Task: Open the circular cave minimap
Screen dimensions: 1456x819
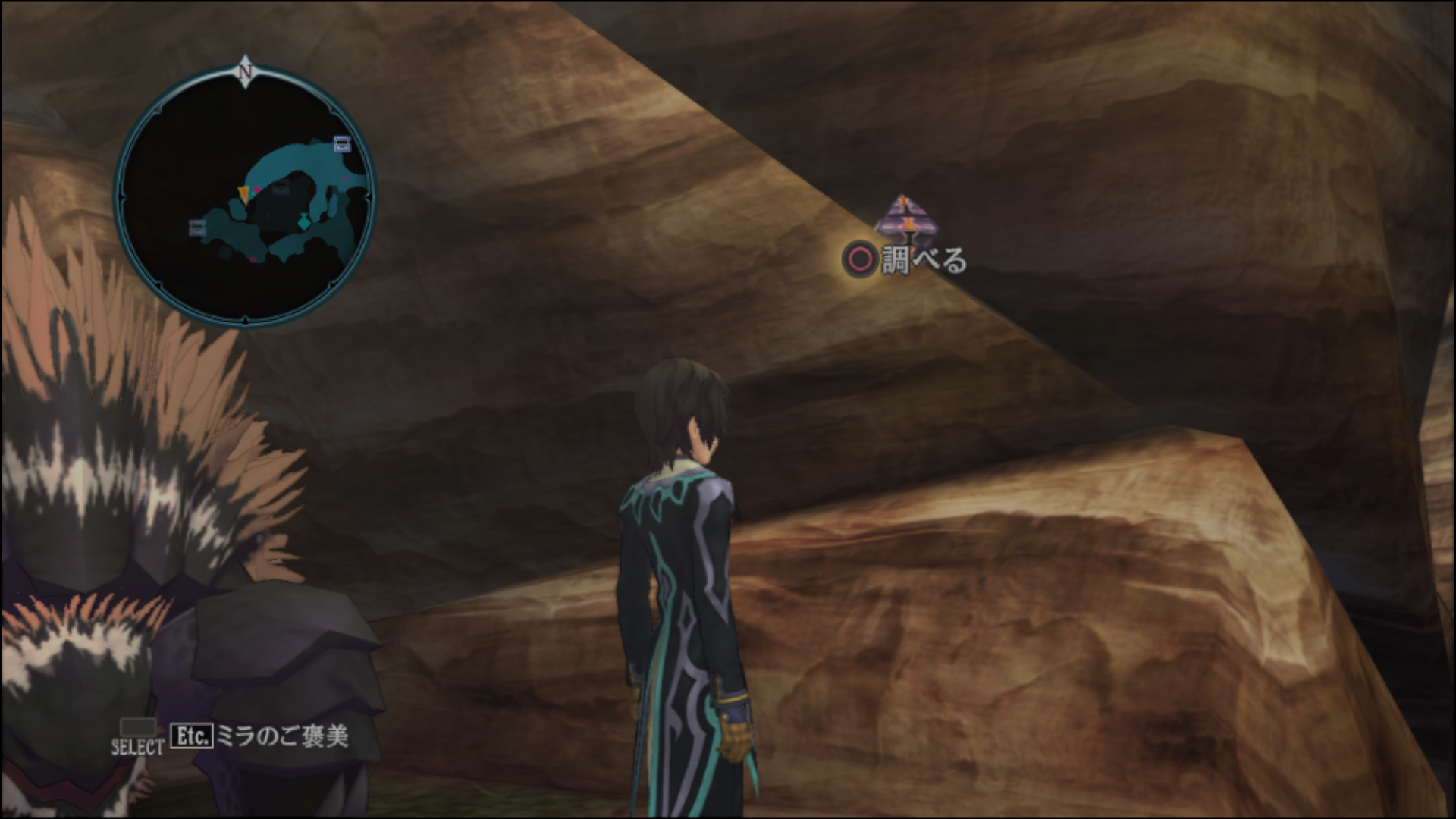Action: point(244,197)
